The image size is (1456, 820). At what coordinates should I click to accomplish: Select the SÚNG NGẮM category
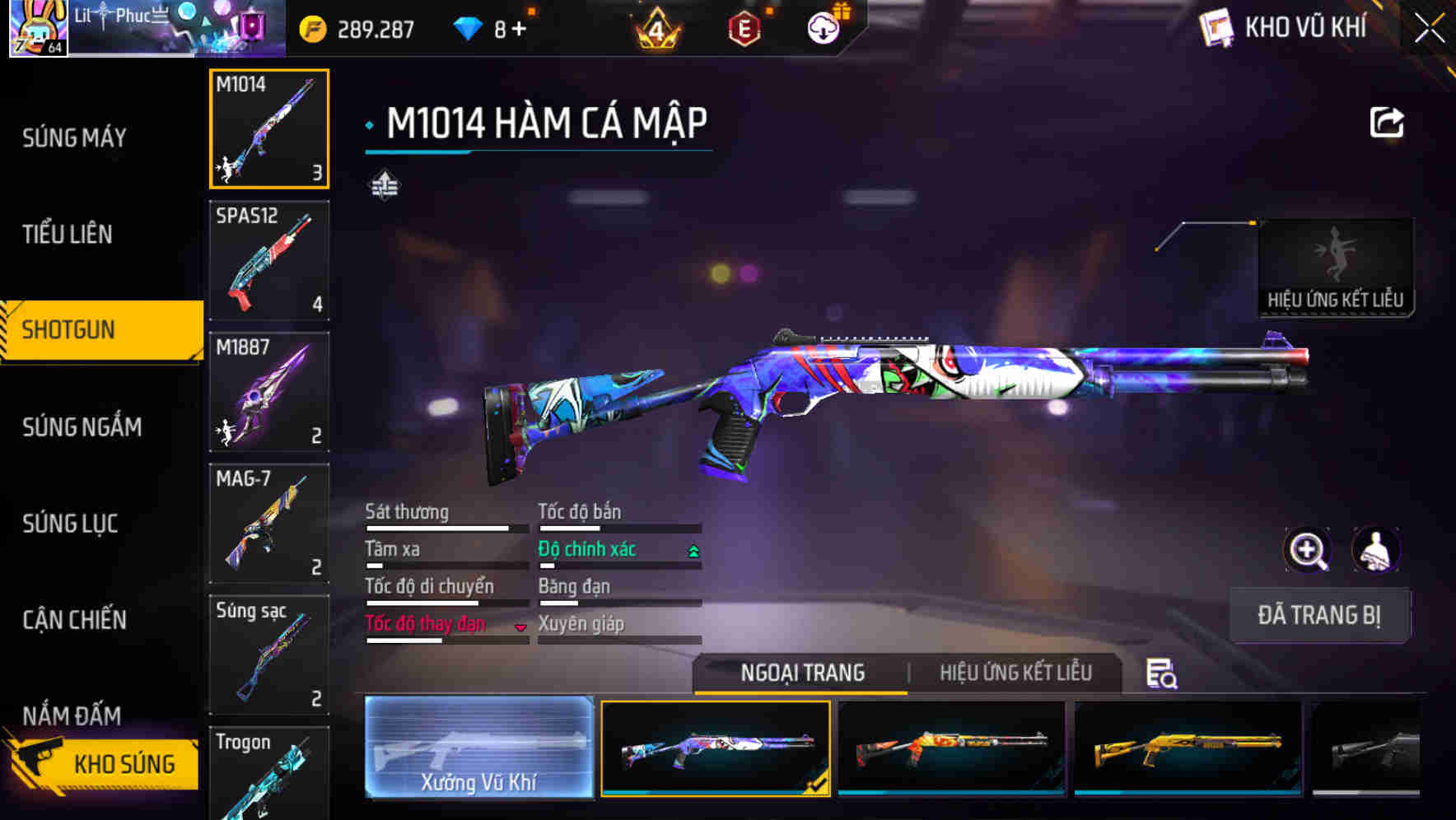click(x=82, y=426)
